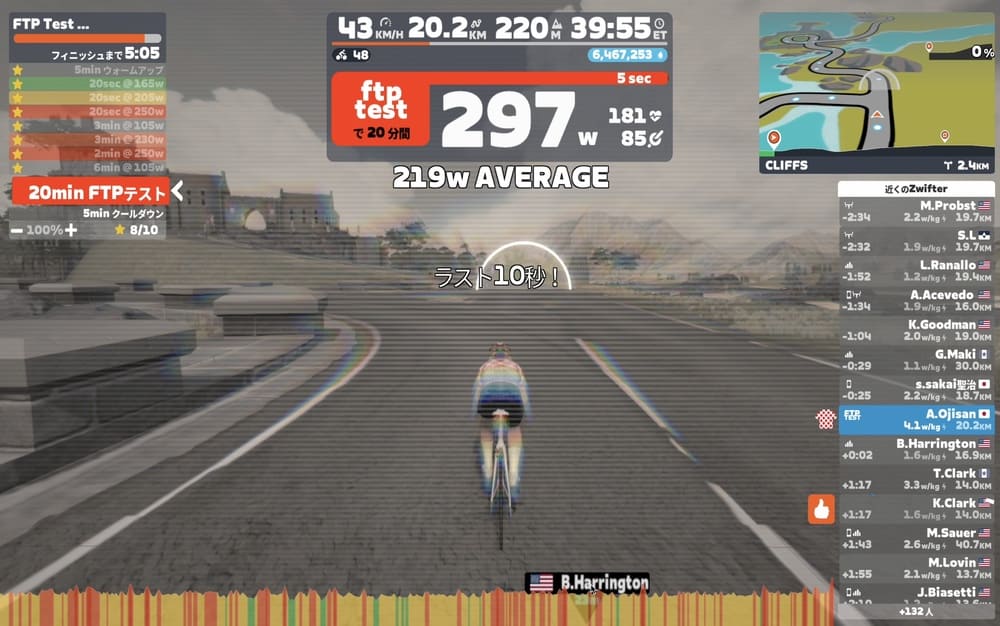The width and height of the screenshot is (1000, 626).
Task: Increase workout intensity with the plus button
Action: click(71, 230)
